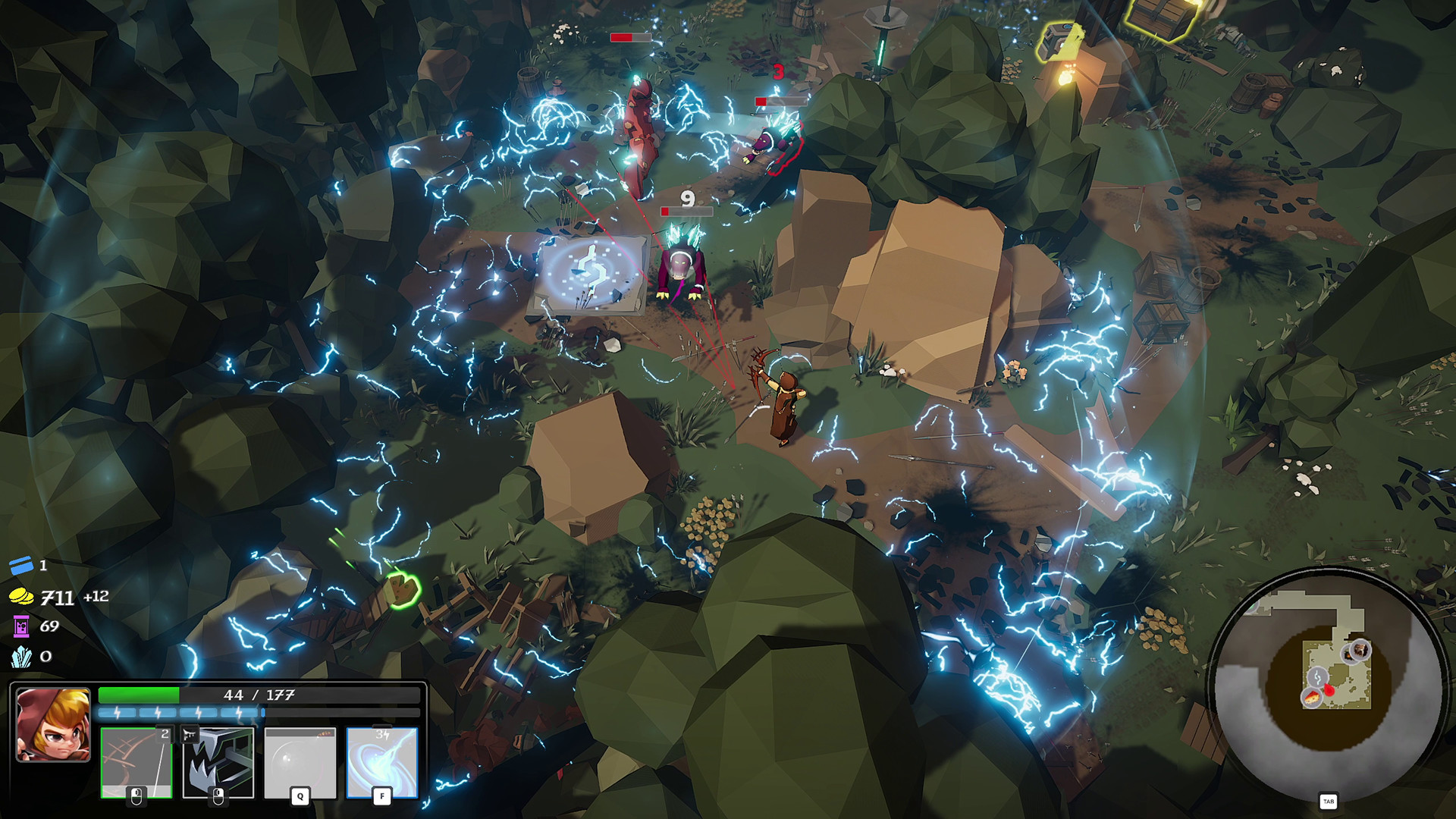Cast the blue lightning vortex ability

(x=382, y=761)
